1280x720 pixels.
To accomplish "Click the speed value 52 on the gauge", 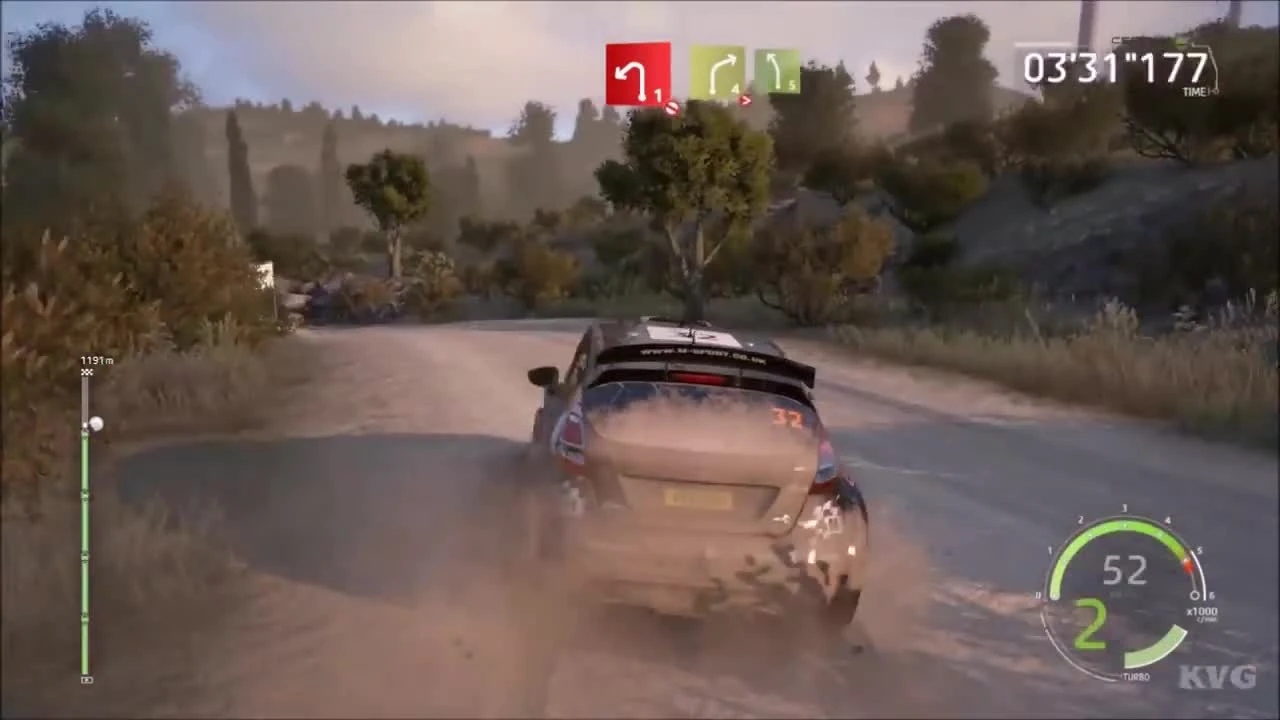I will [1124, 571].
